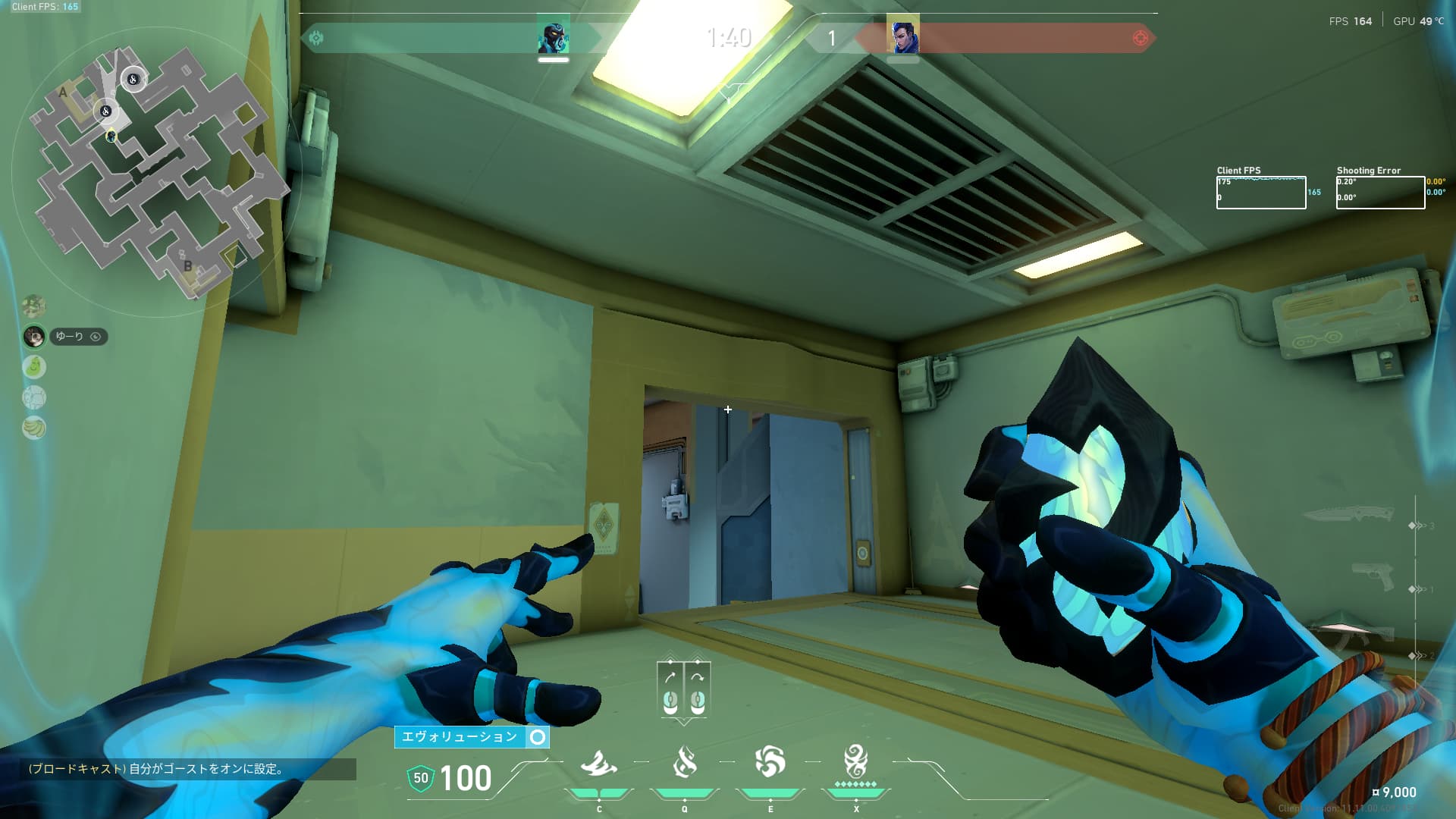The width and height of the screenshot is (1456, 819).
Task: Toggle the eye icon beside ゆーり
Action: 96,337
